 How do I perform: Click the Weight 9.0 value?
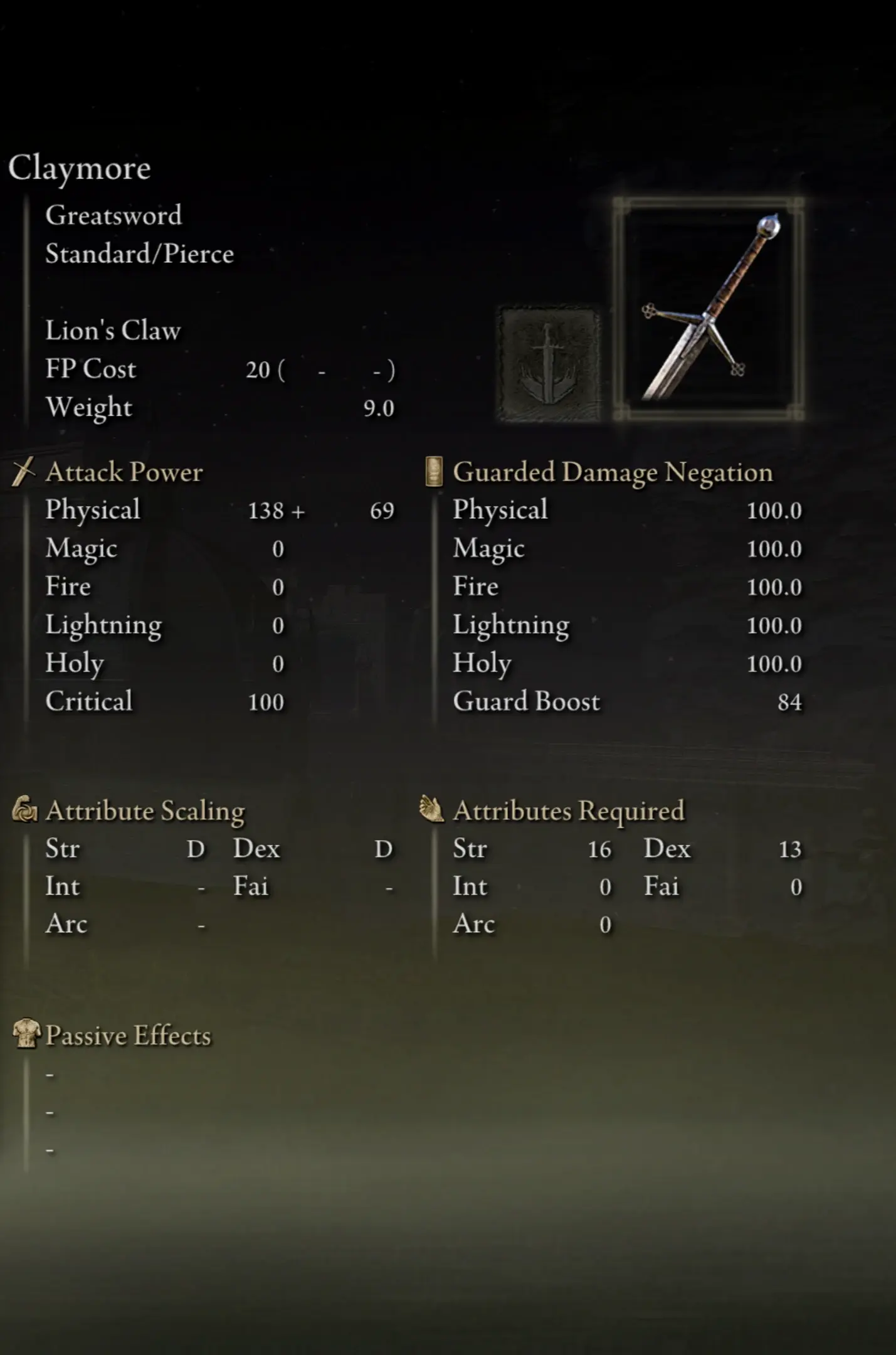tap(381, 407)
